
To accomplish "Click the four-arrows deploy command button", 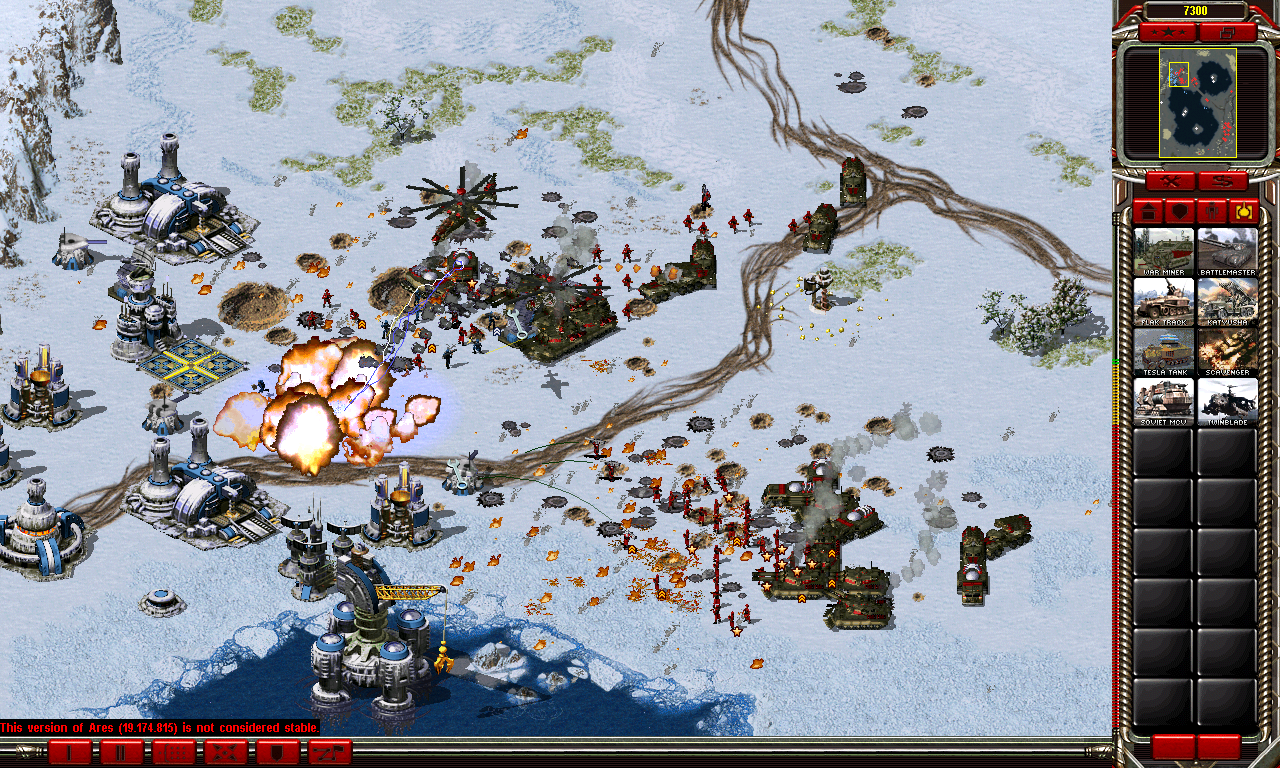I will coord(226,753).
